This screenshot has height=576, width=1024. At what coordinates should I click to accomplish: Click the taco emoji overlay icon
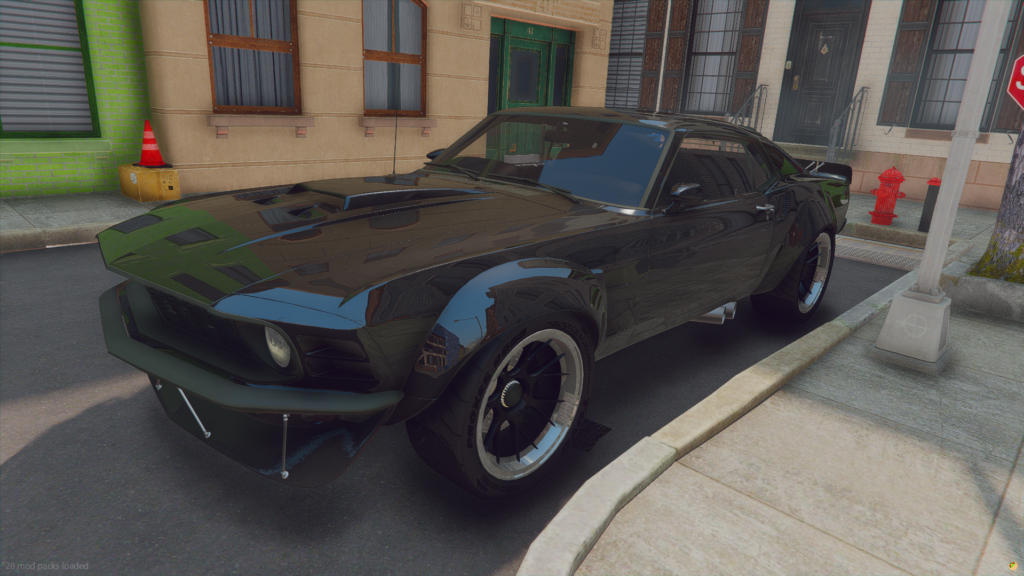click(x=1011, y=566)
